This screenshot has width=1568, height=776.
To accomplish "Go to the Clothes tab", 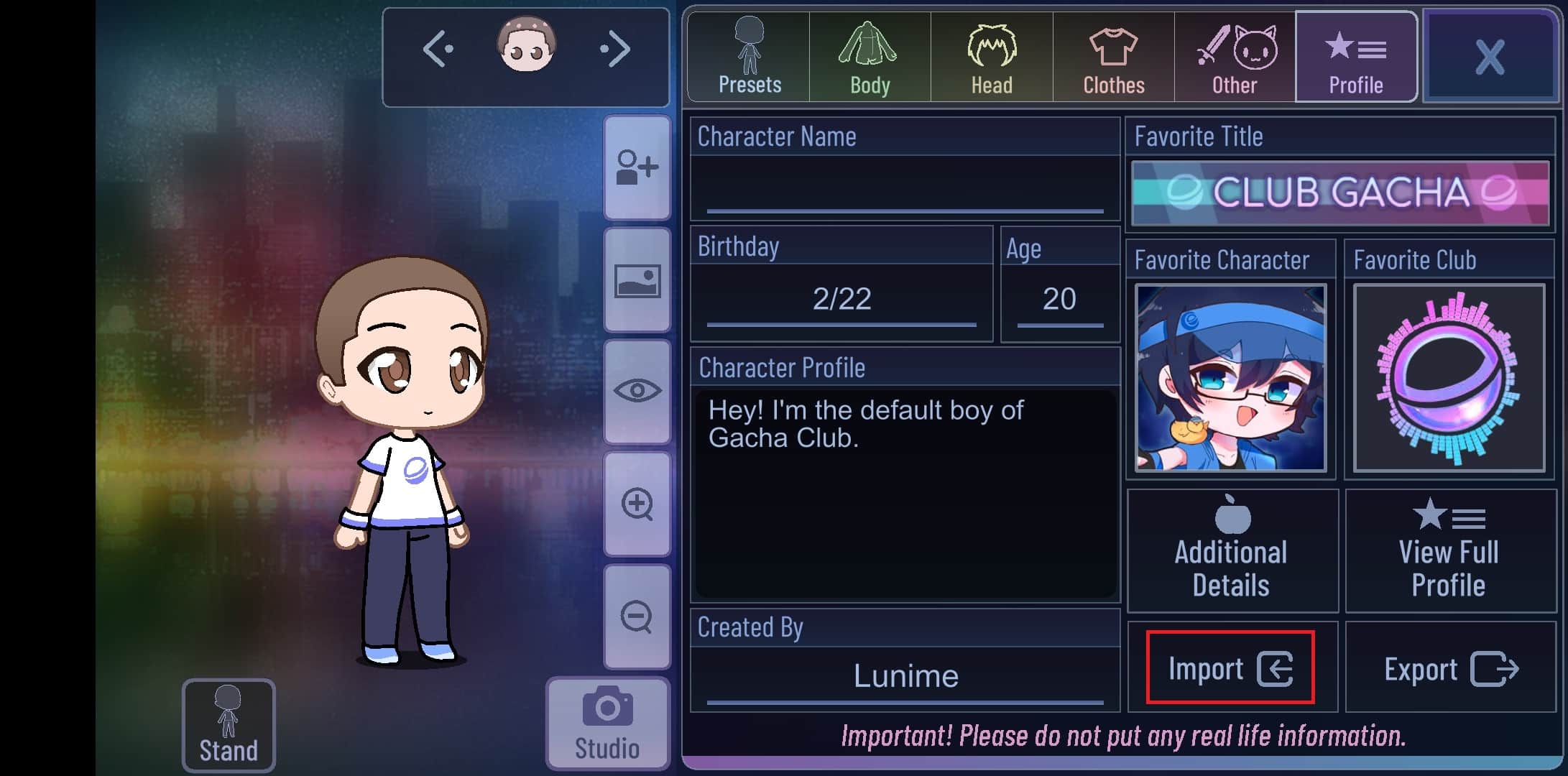I will [1113, 57].
